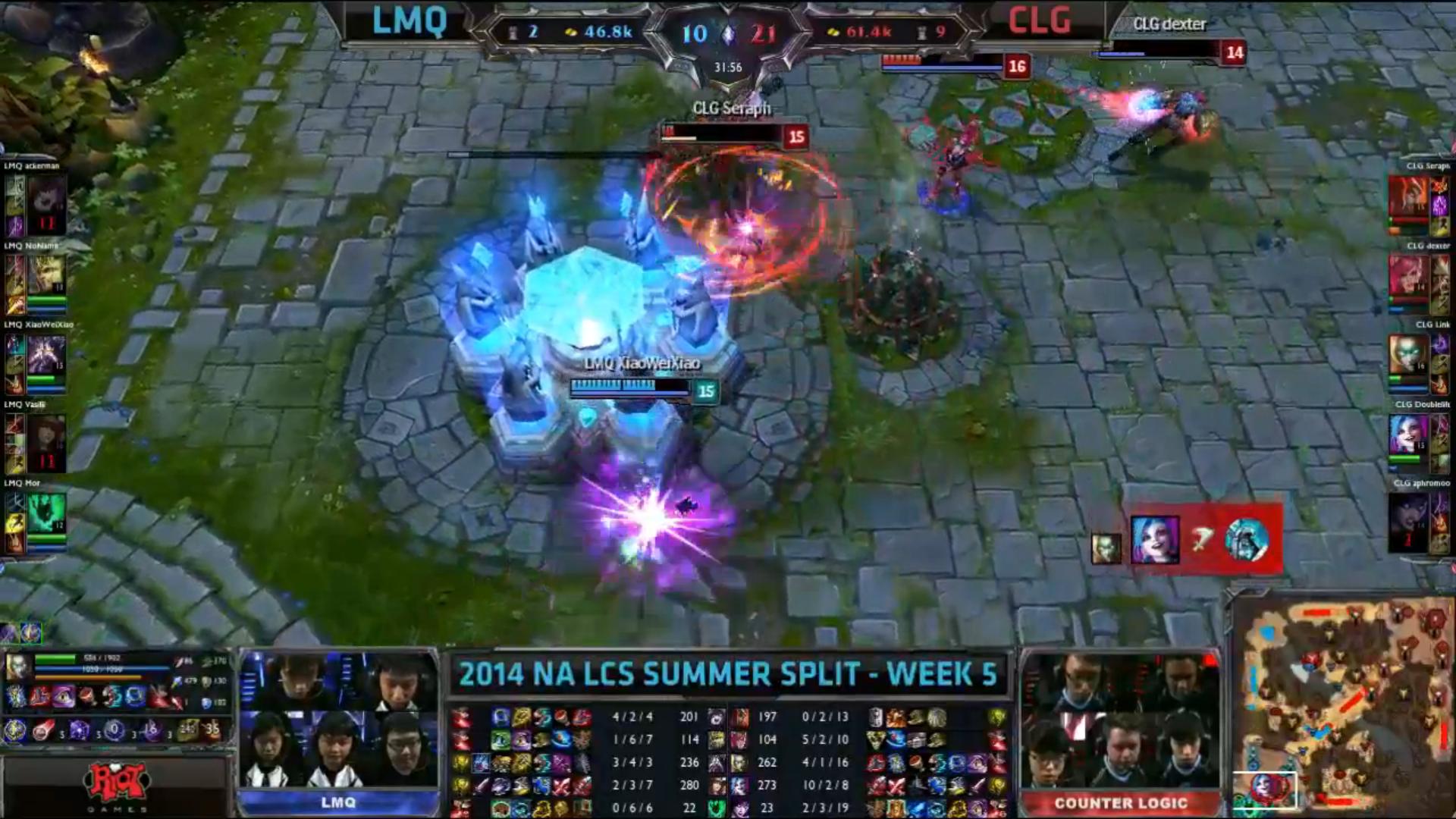This screenshot has width=1456, height=819.
Task: Click the match timer showing 31:56
Action: point(729,67)
